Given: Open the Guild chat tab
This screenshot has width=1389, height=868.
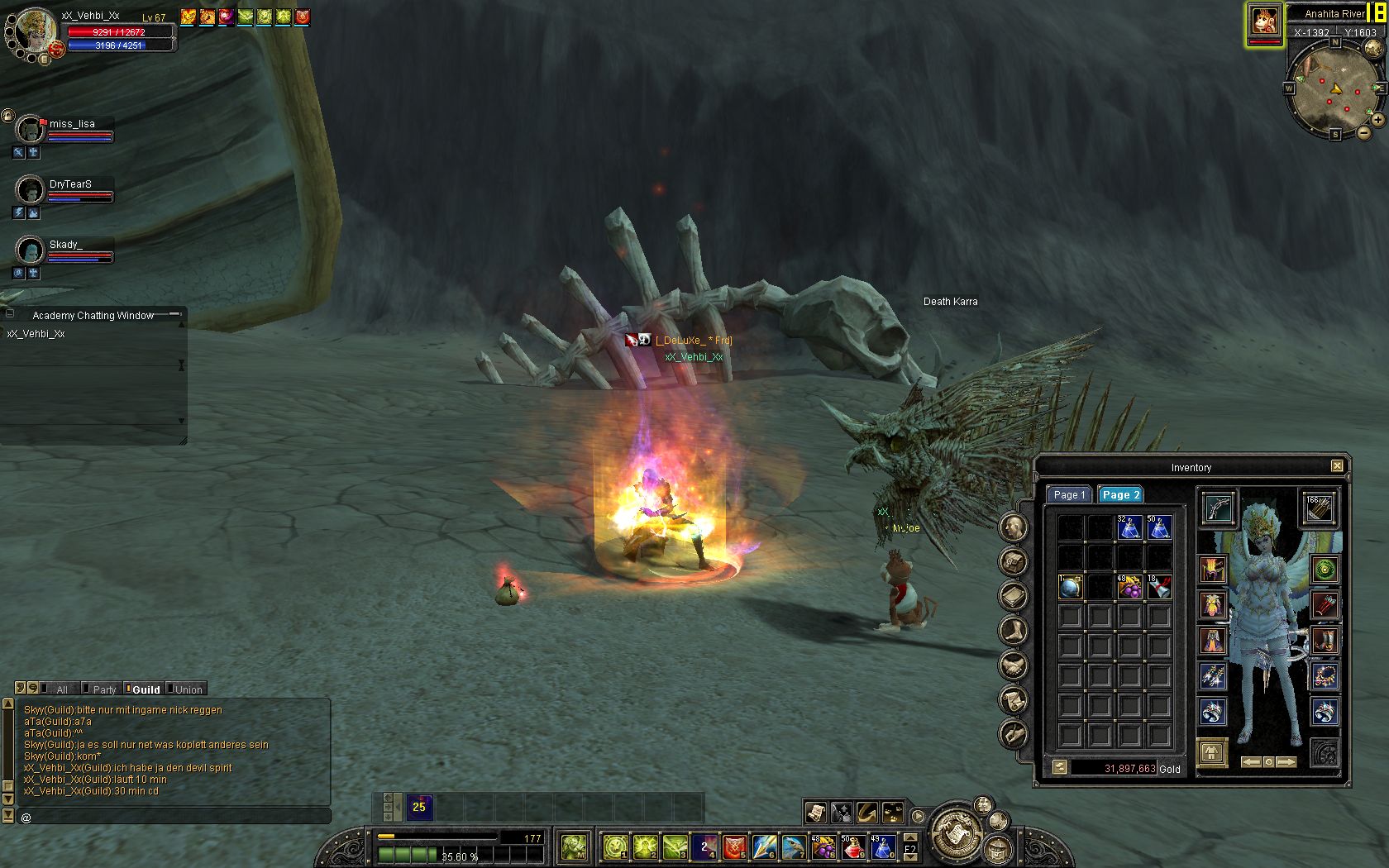Looking at the screenshot, I should [145, 689].
